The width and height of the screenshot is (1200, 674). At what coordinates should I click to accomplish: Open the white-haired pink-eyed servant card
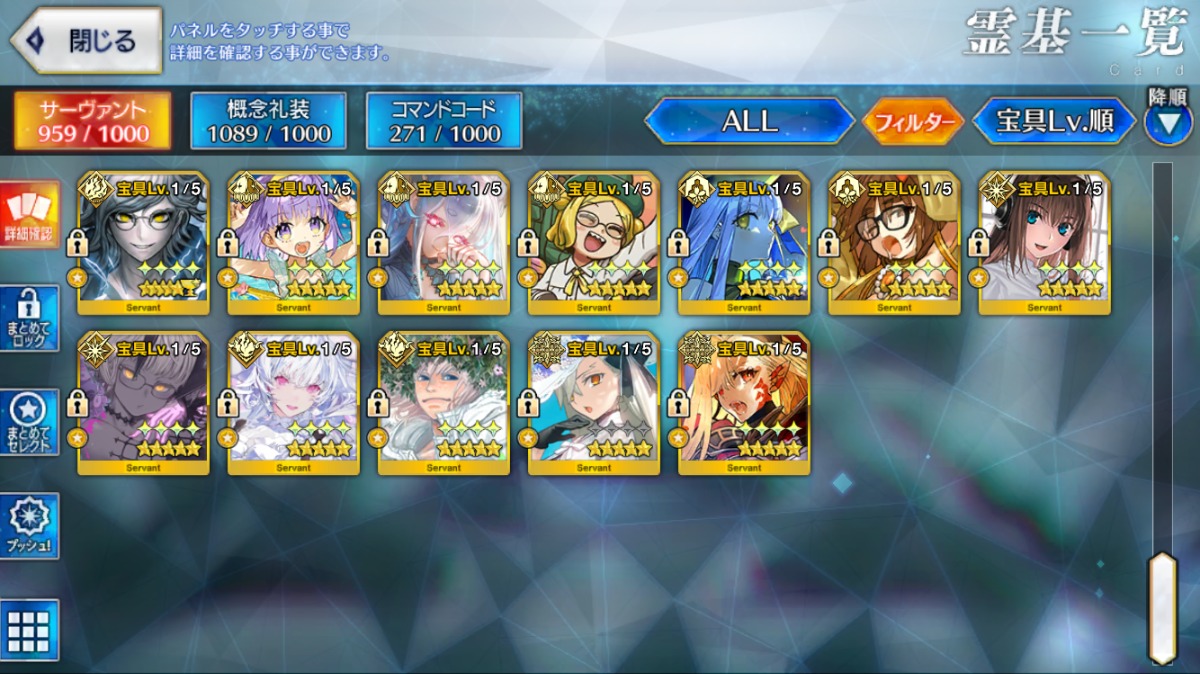(293, 403)
